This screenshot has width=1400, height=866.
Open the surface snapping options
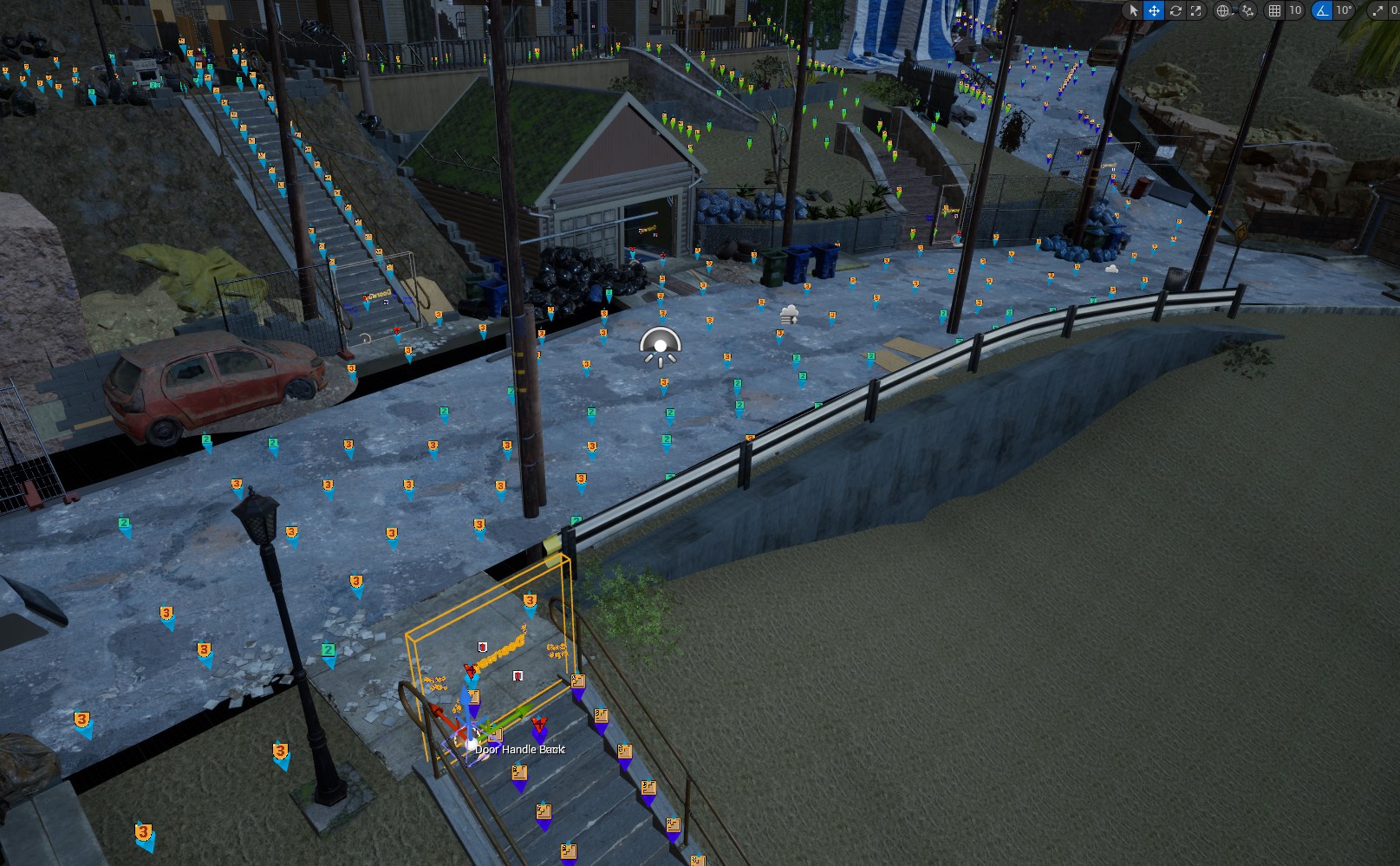[x=1247, y=10]
